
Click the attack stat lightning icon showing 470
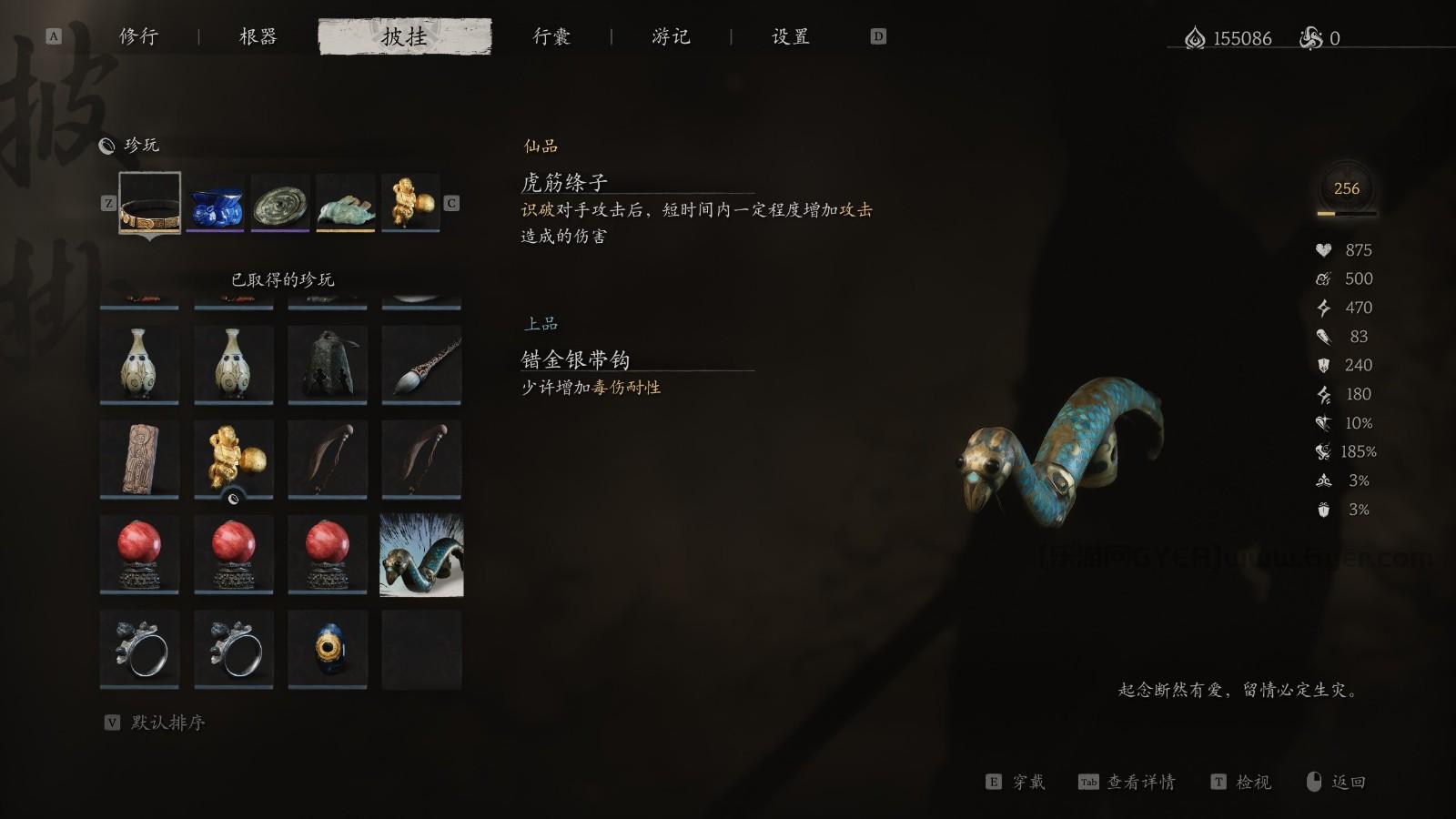coord(1325,308)
